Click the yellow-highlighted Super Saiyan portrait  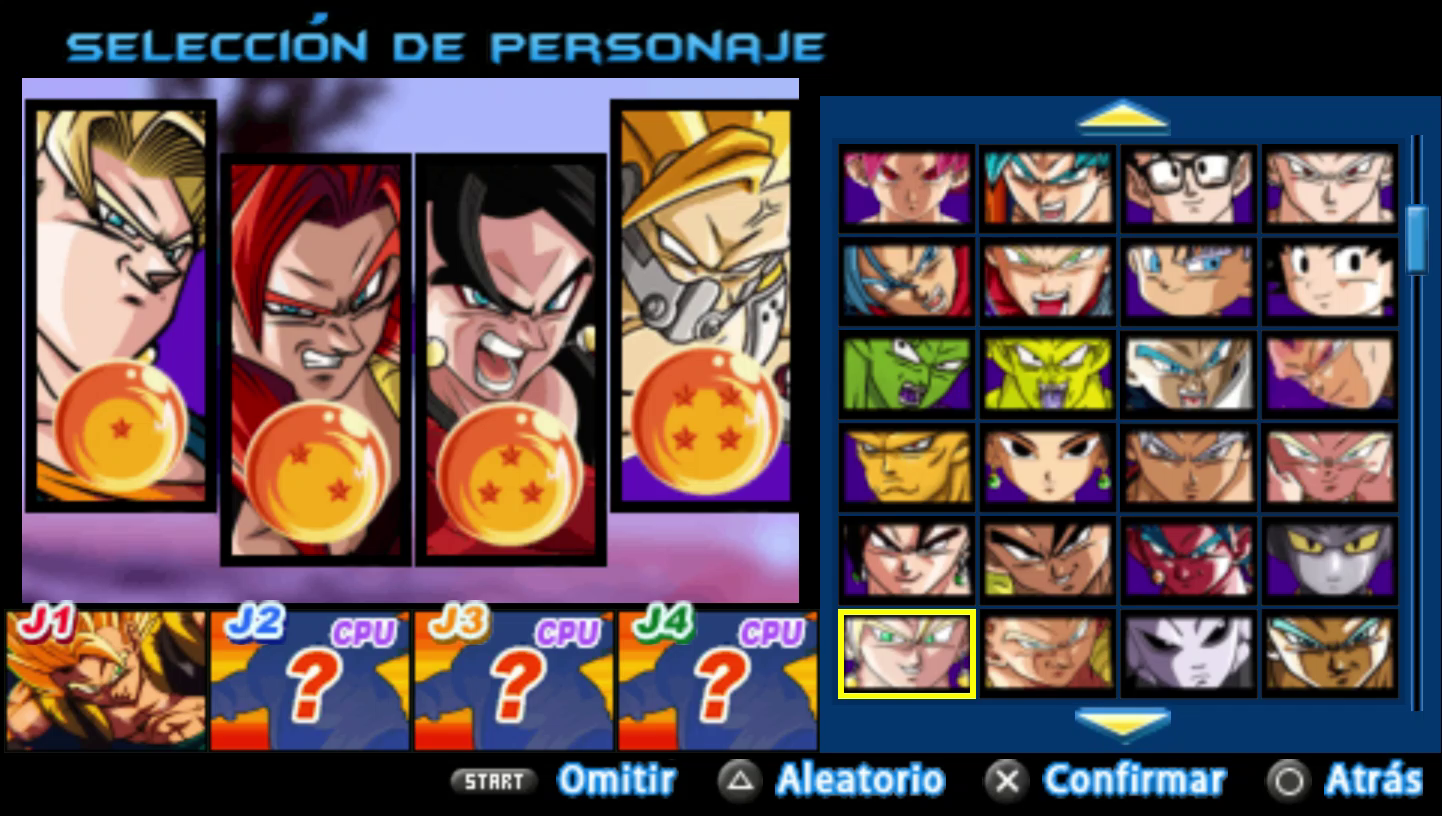tap(906, 655)
